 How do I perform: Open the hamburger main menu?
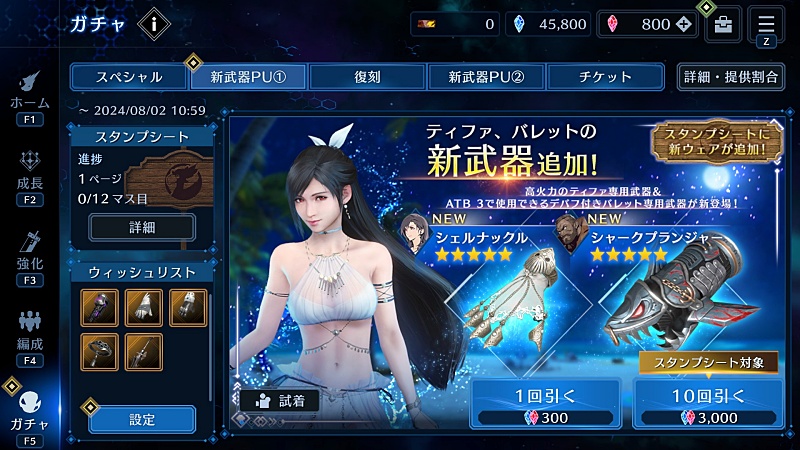point(766,24)
